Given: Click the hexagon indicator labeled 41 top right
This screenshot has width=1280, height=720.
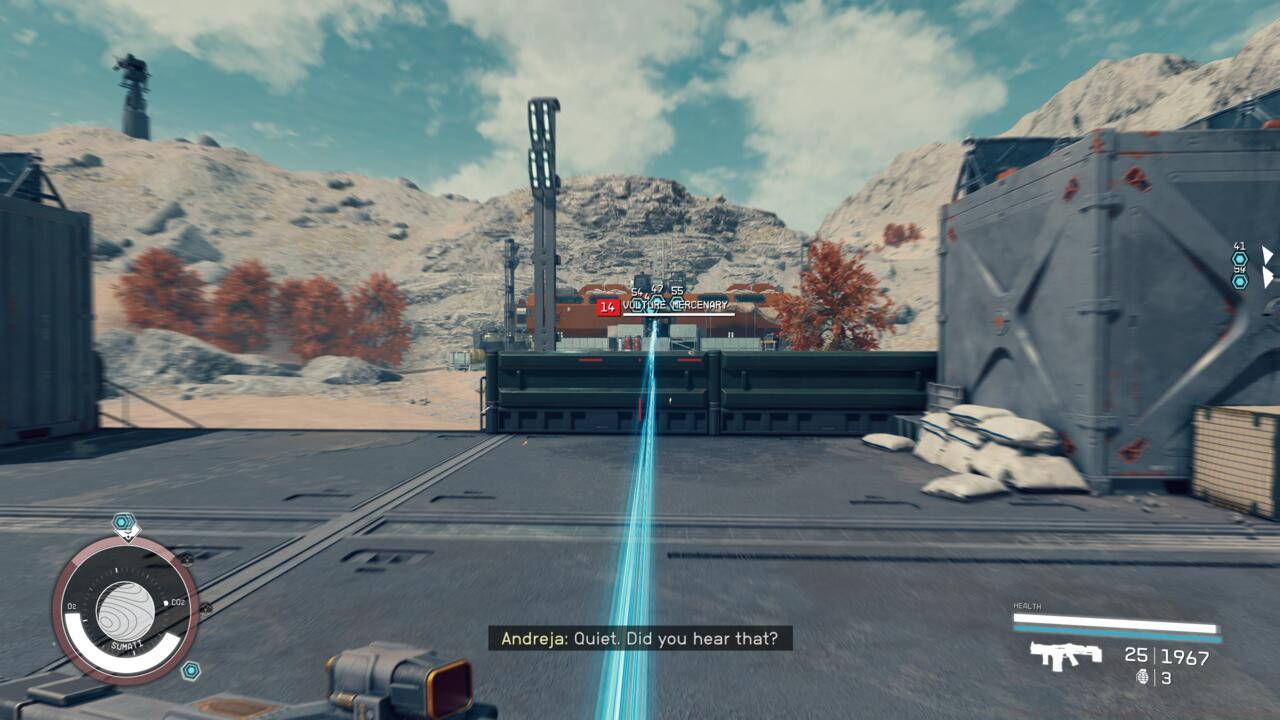Looking at the screenshot, I should (x=1239, y=259).
